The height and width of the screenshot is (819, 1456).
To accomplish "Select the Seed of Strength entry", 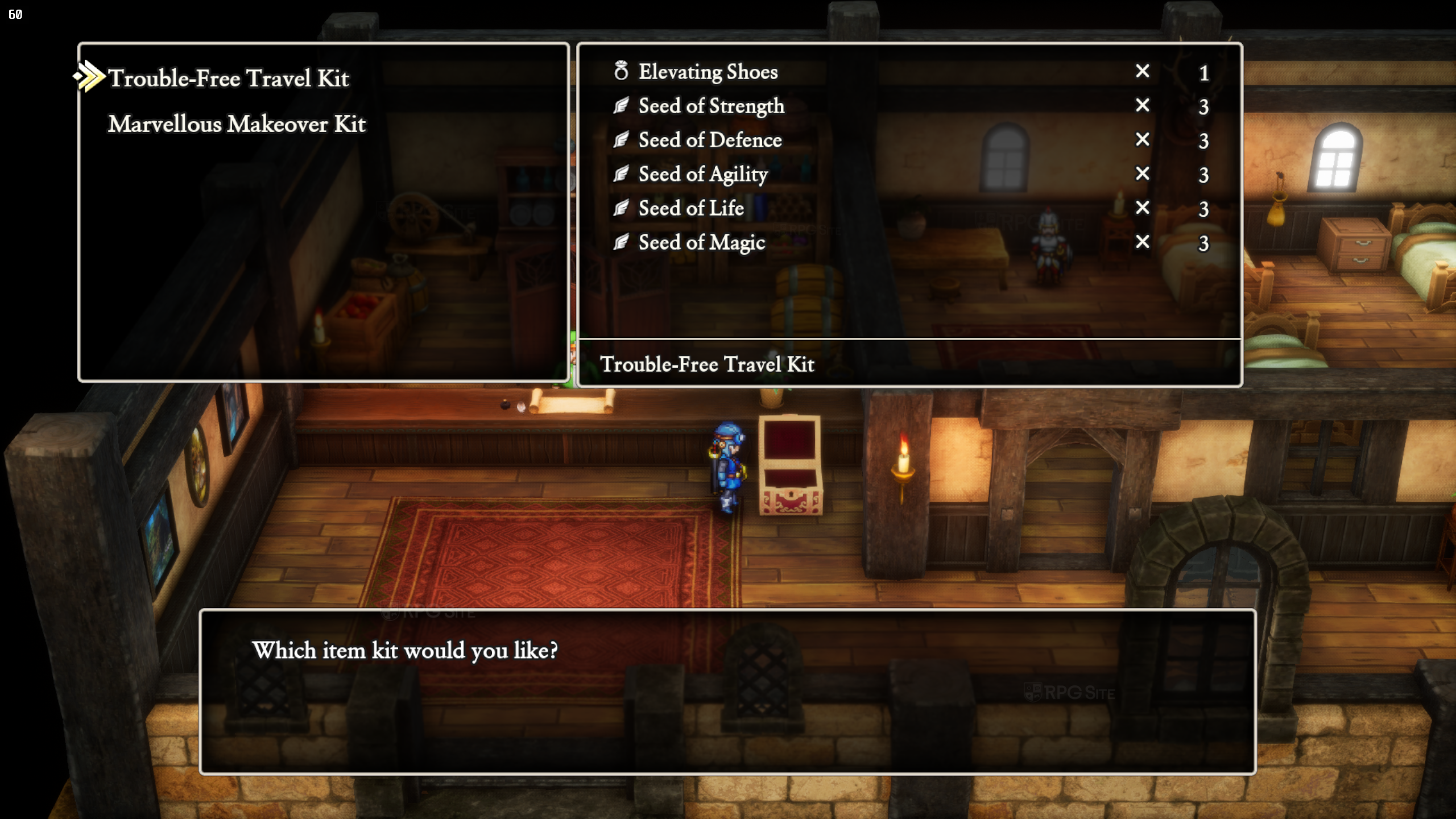I will (x=711, y=106).
